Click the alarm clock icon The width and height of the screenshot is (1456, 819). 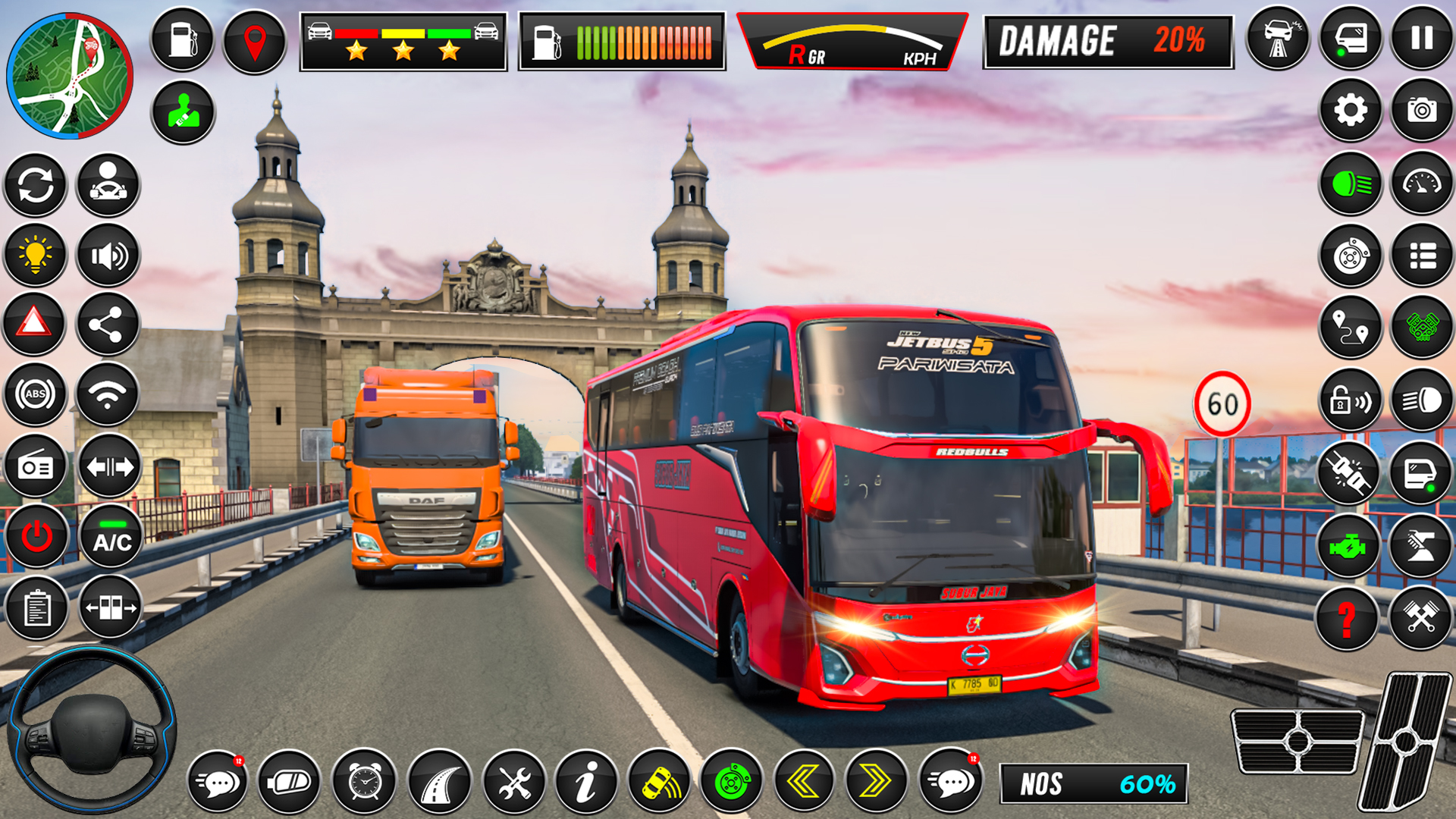click(x=365, y=781)
